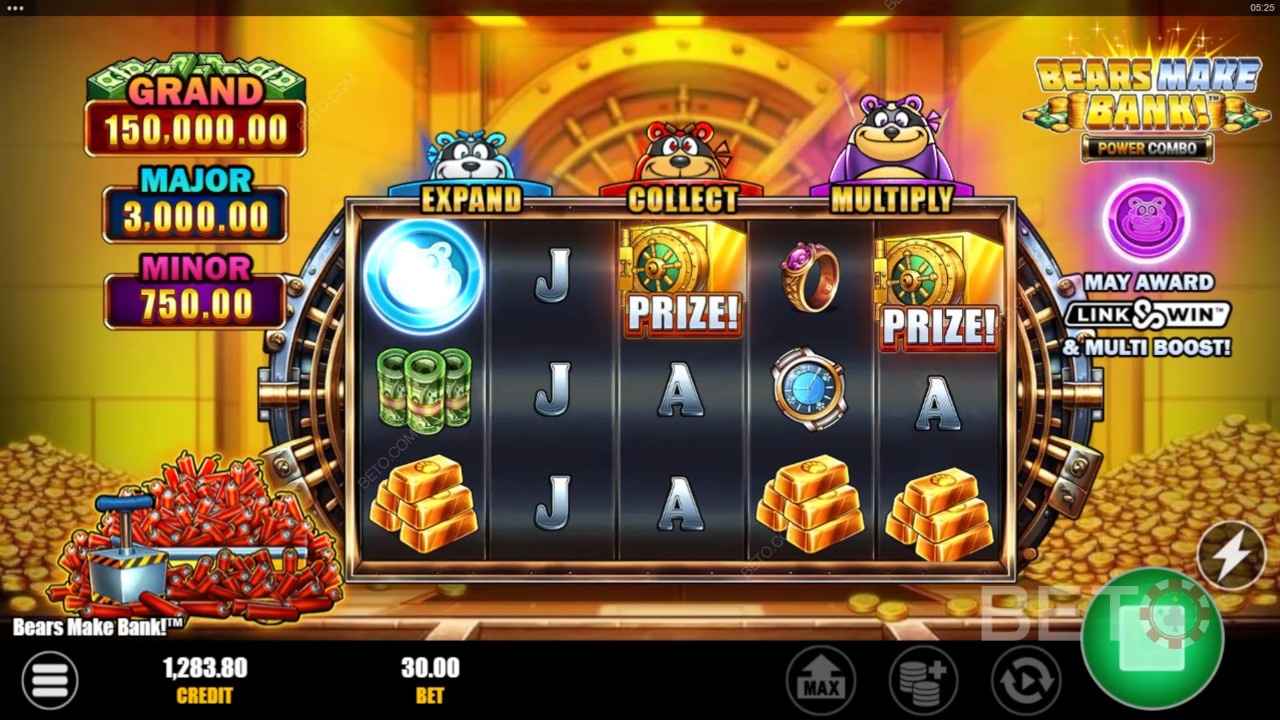Open the hamburger menu

(49, 680)
